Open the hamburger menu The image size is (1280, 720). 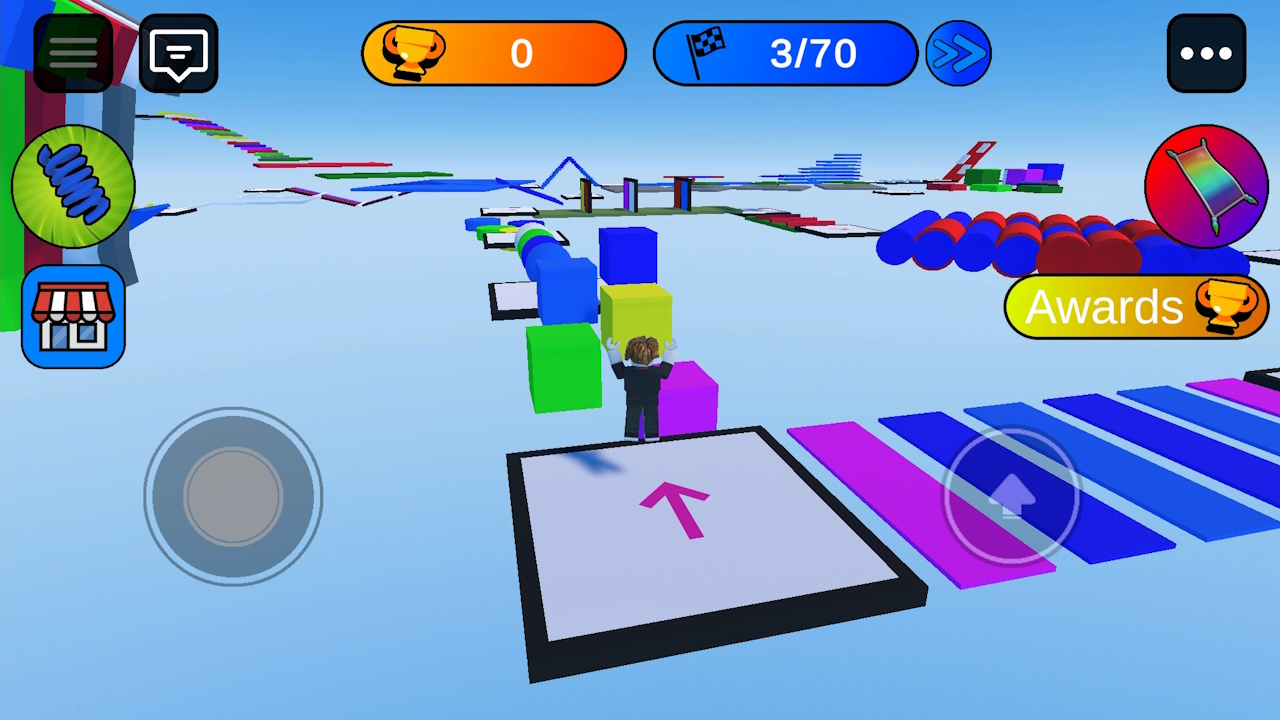(71, 52)
